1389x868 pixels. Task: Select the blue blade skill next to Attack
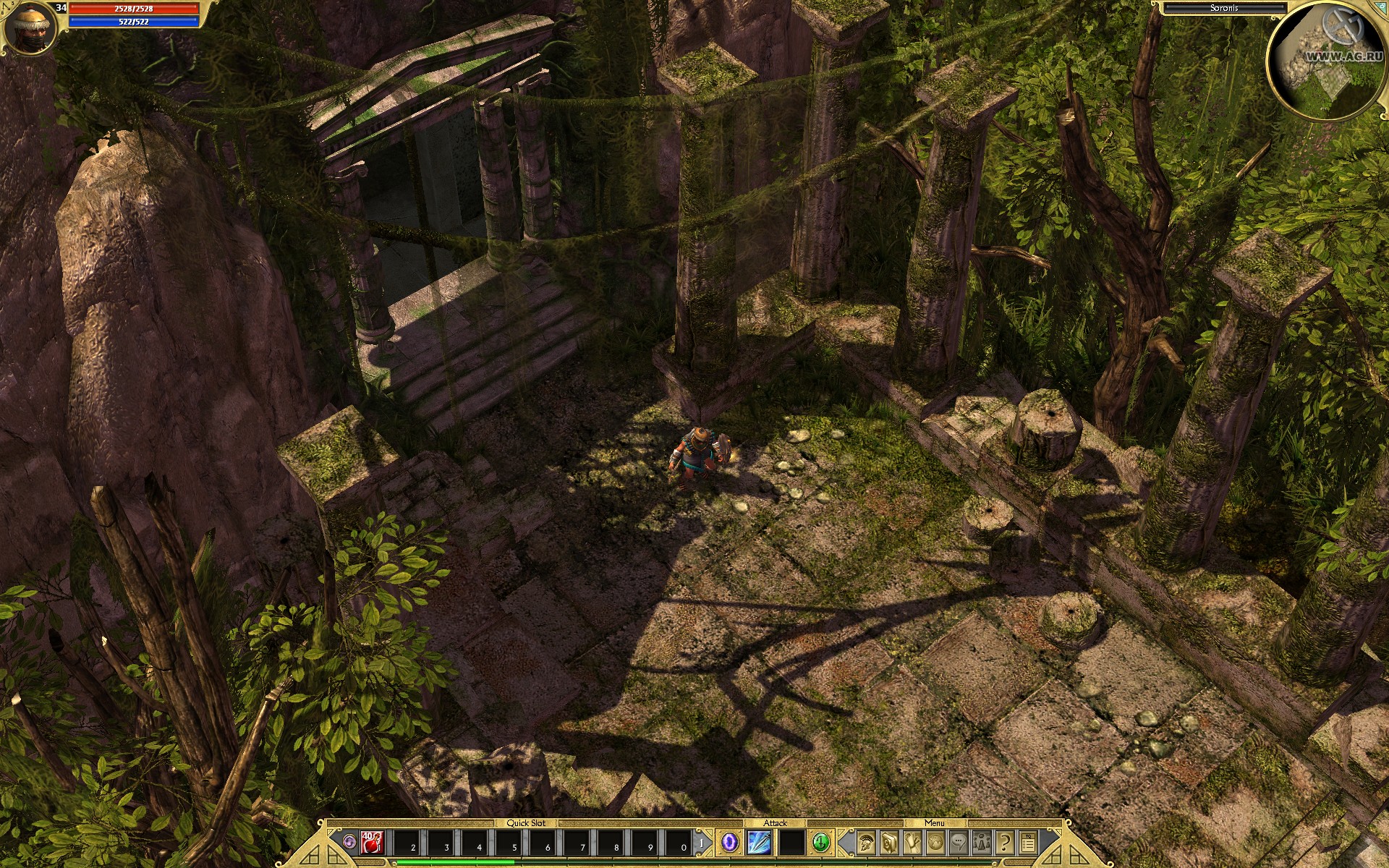(759, 842)
